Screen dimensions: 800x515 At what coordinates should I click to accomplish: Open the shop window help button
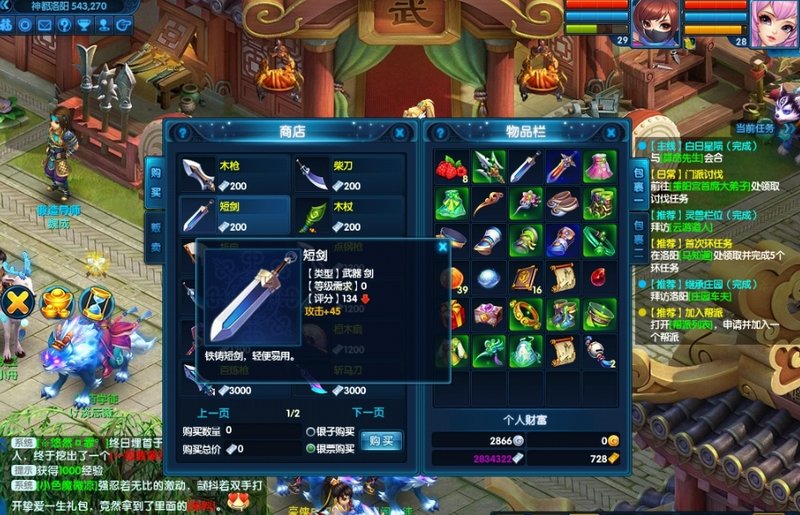pyautogui.click(x=183, y=131)
